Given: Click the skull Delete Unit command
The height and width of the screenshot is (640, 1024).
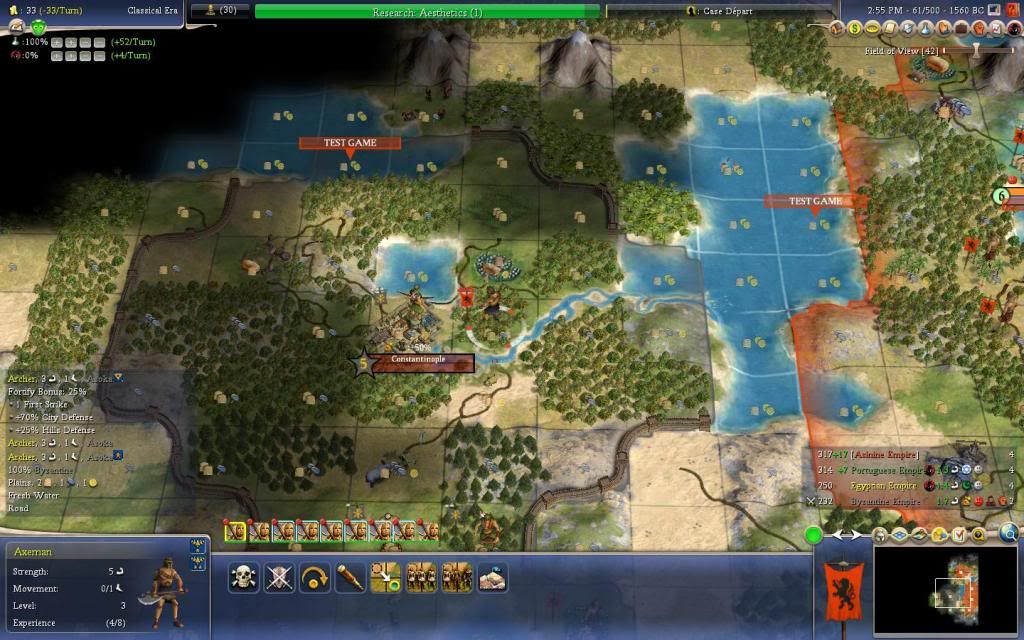Looking at the screenshot, I should click(244, 578).
